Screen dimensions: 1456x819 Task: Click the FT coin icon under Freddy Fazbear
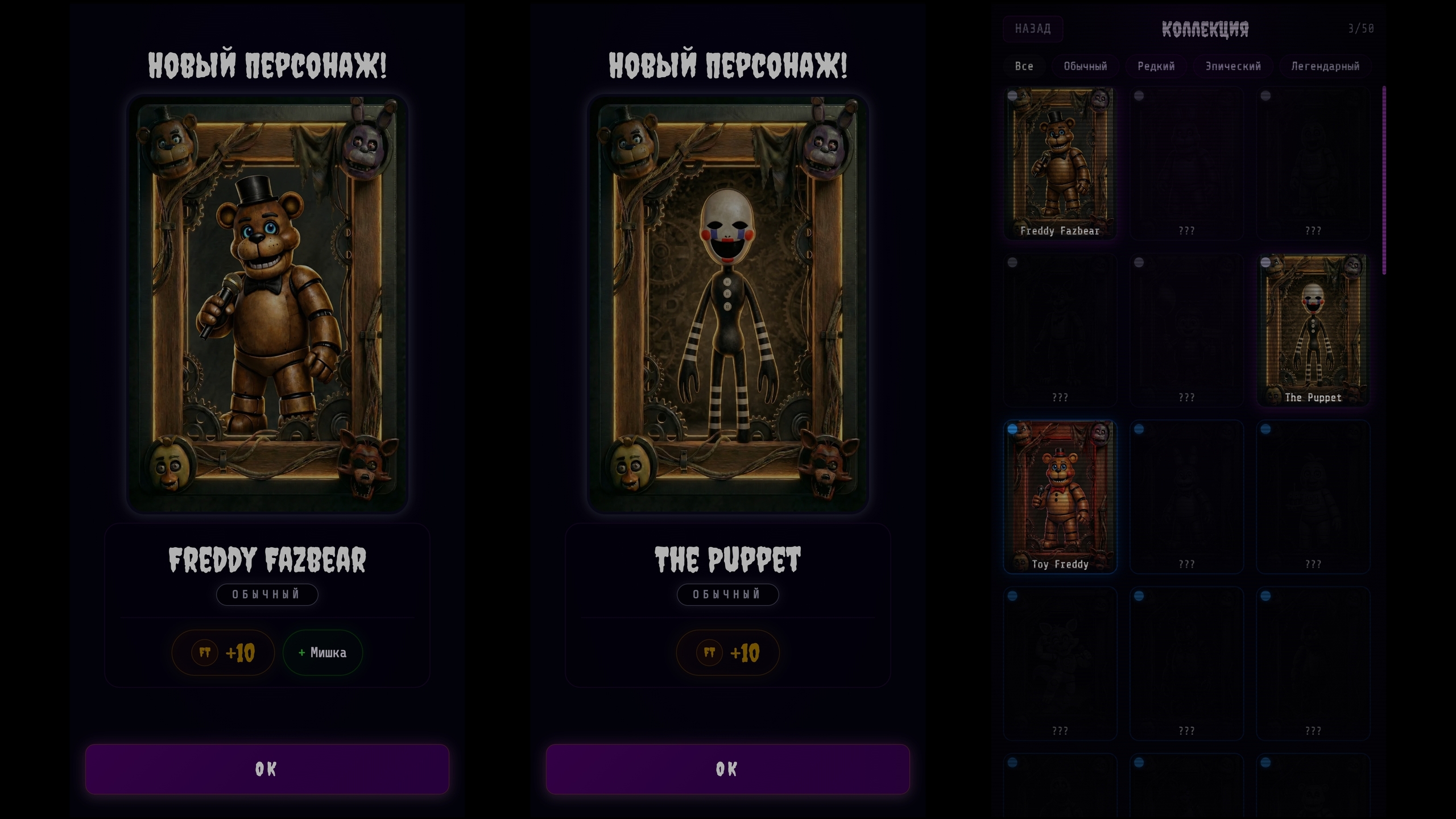click(206, 652)
